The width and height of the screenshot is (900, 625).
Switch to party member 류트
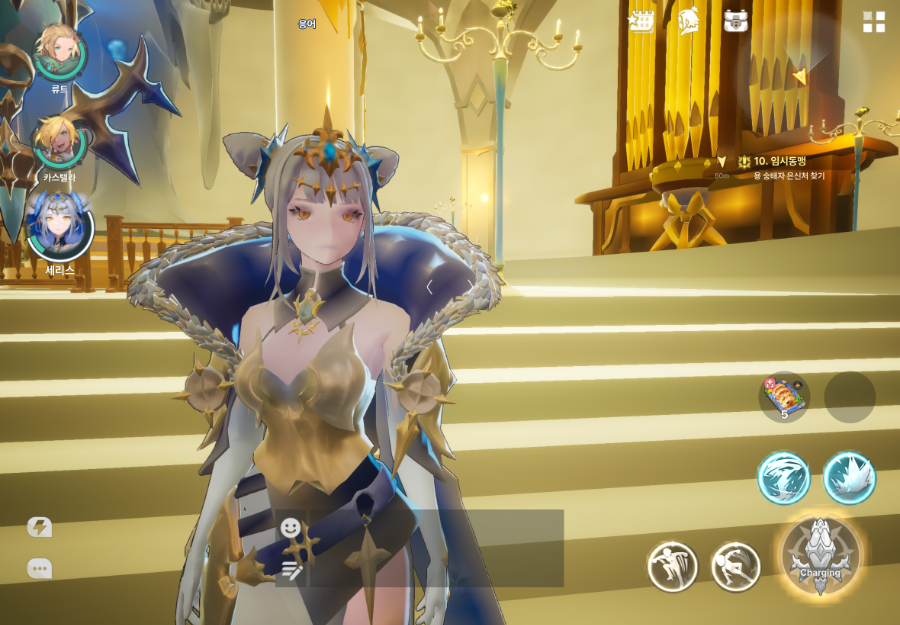tap(59, 52)
